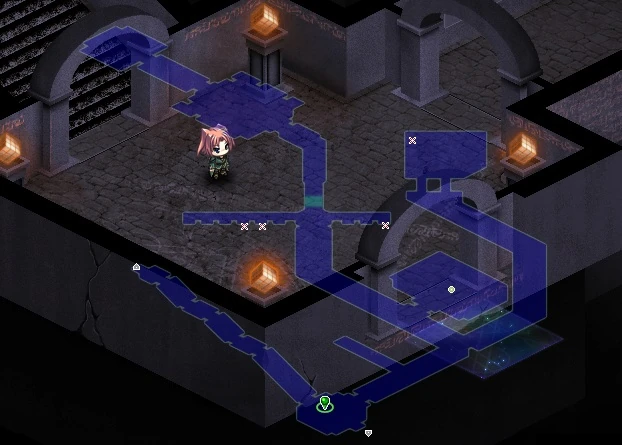
Task: Click the up-arrow exit marker at the corridor end
Action: pos(136,266)
